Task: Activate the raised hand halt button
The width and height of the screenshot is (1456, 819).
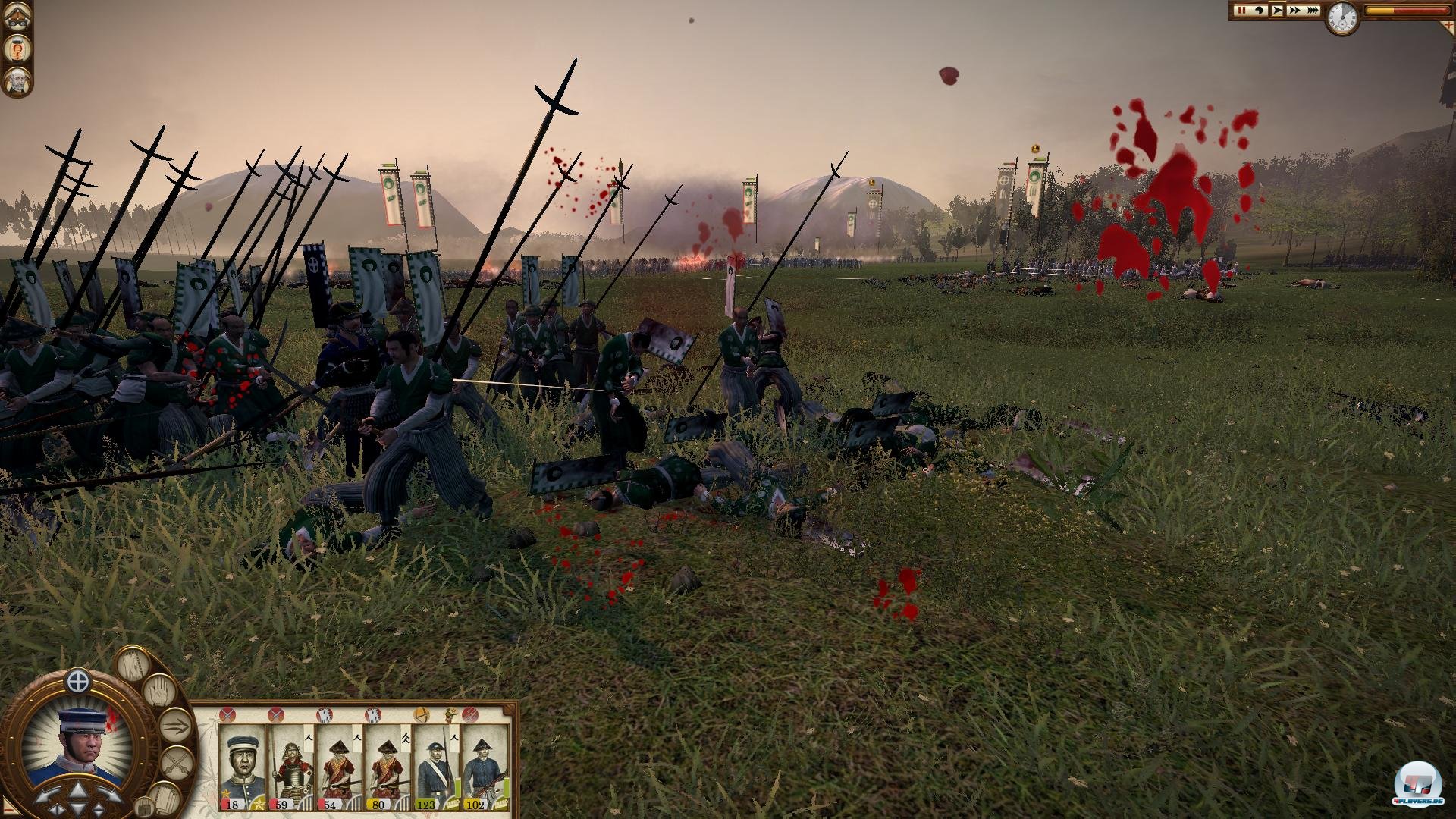Action: pyautogui.click(x=158, y=692)
